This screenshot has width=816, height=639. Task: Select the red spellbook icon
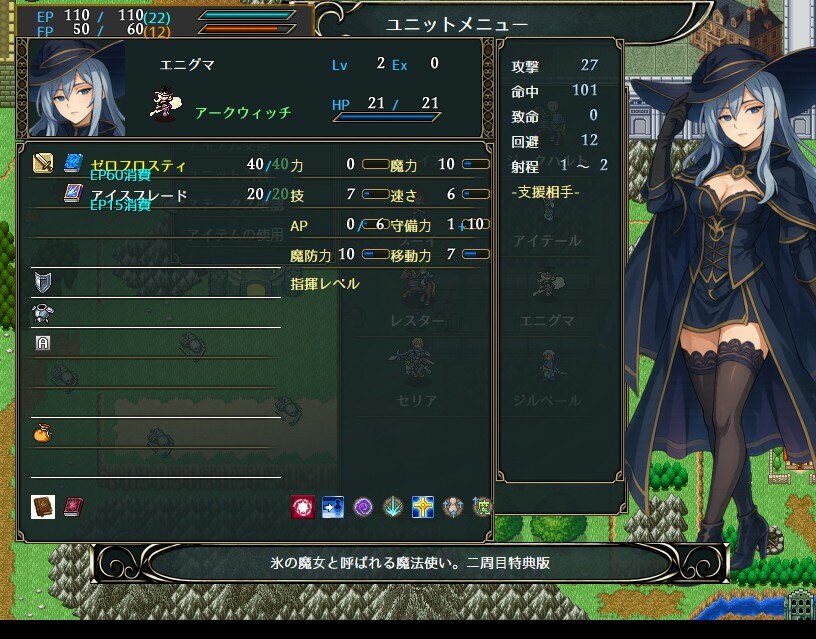pyautogui.click(x=72, y=506)
